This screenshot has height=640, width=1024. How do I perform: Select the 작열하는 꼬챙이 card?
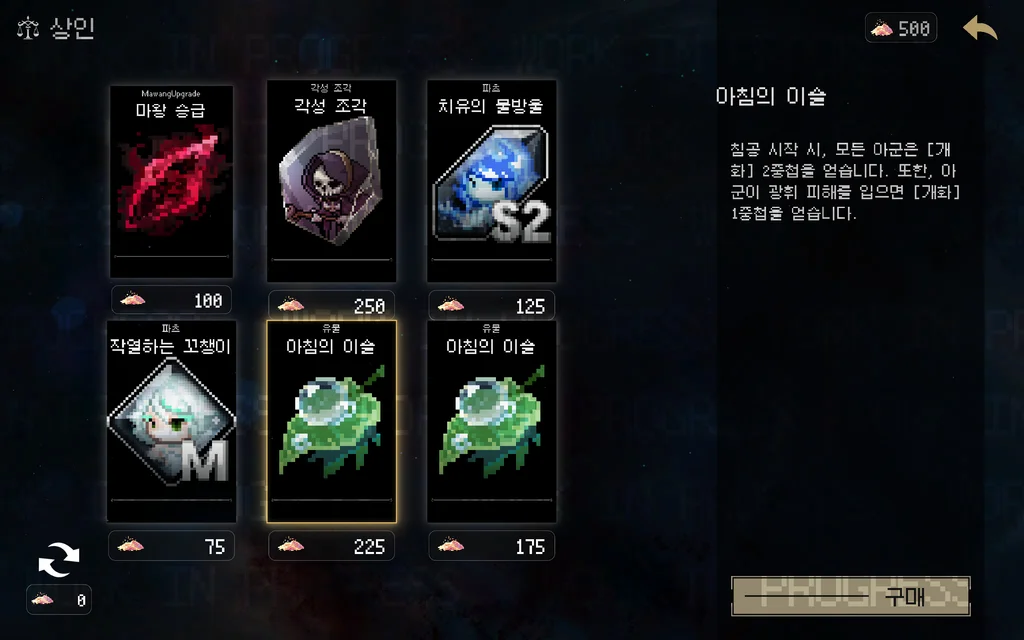[x=171, y=422]
